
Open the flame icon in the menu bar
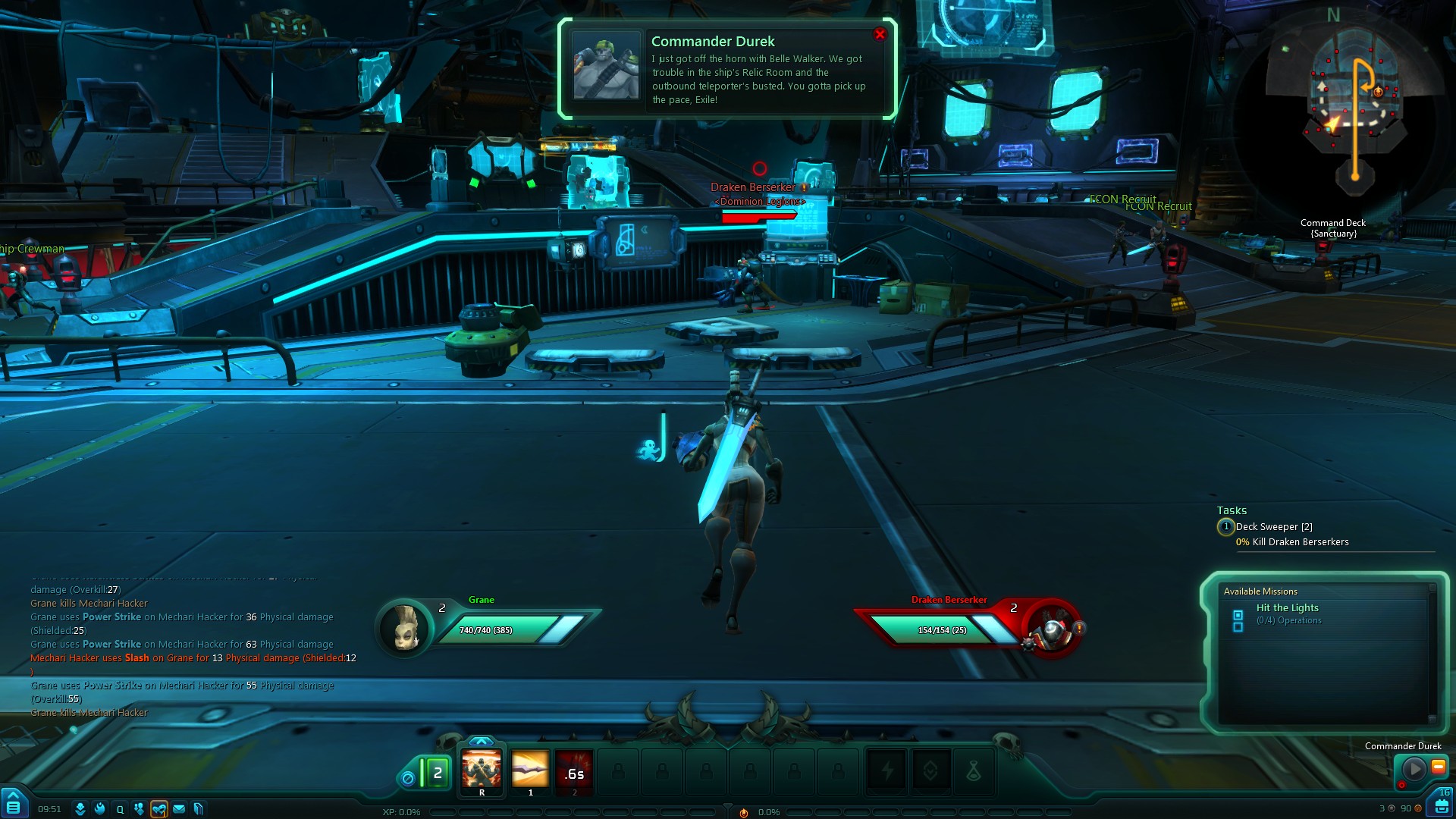tap(99, 809)
